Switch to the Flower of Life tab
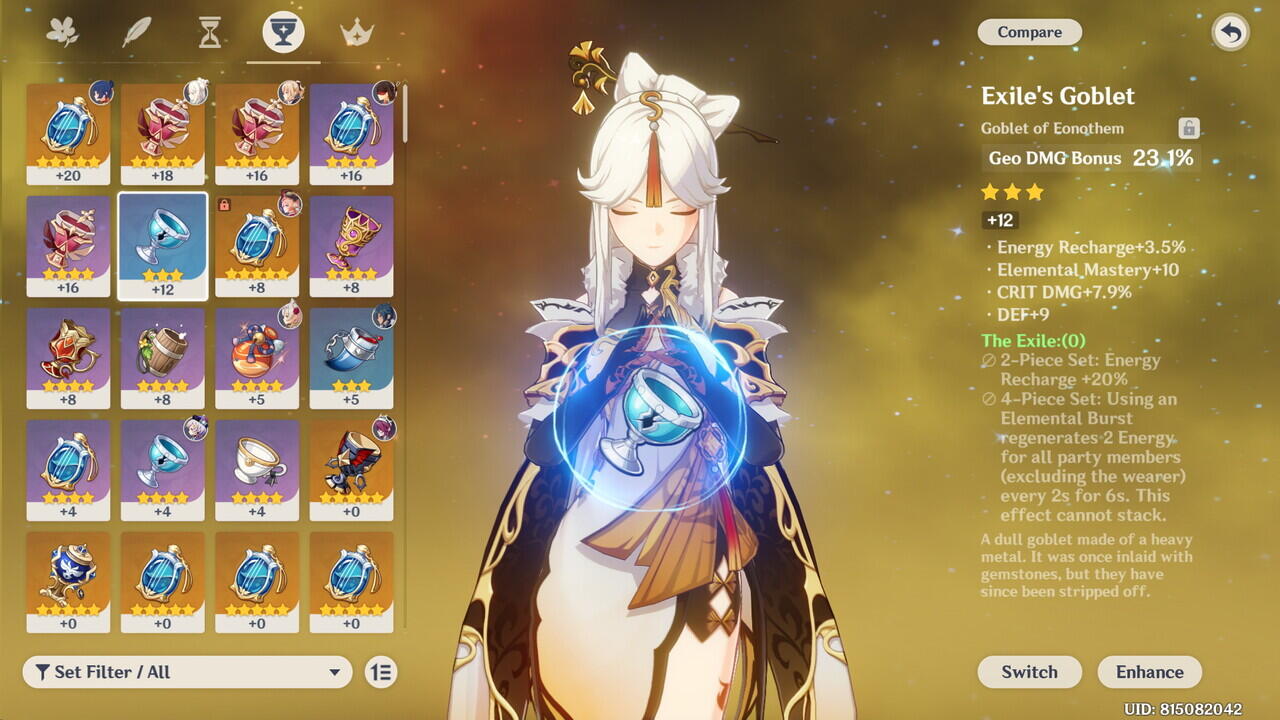 62,32
